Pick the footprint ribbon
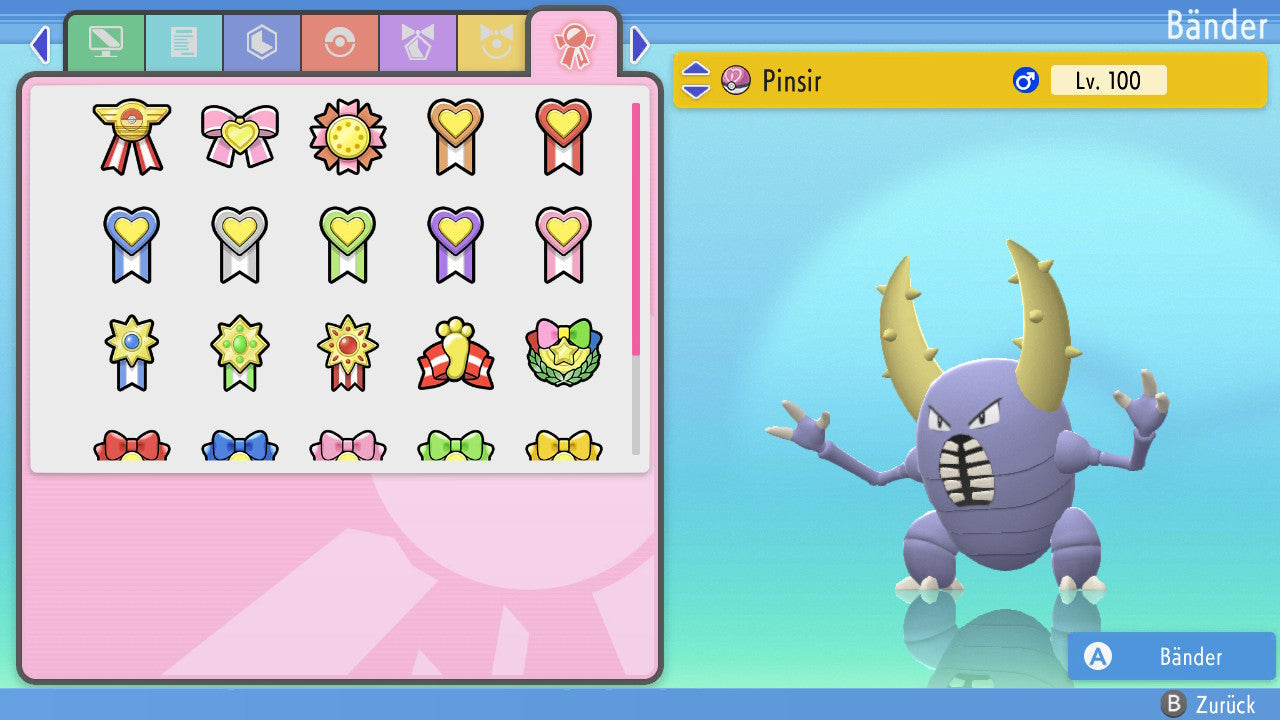 [x=455, y=354]
